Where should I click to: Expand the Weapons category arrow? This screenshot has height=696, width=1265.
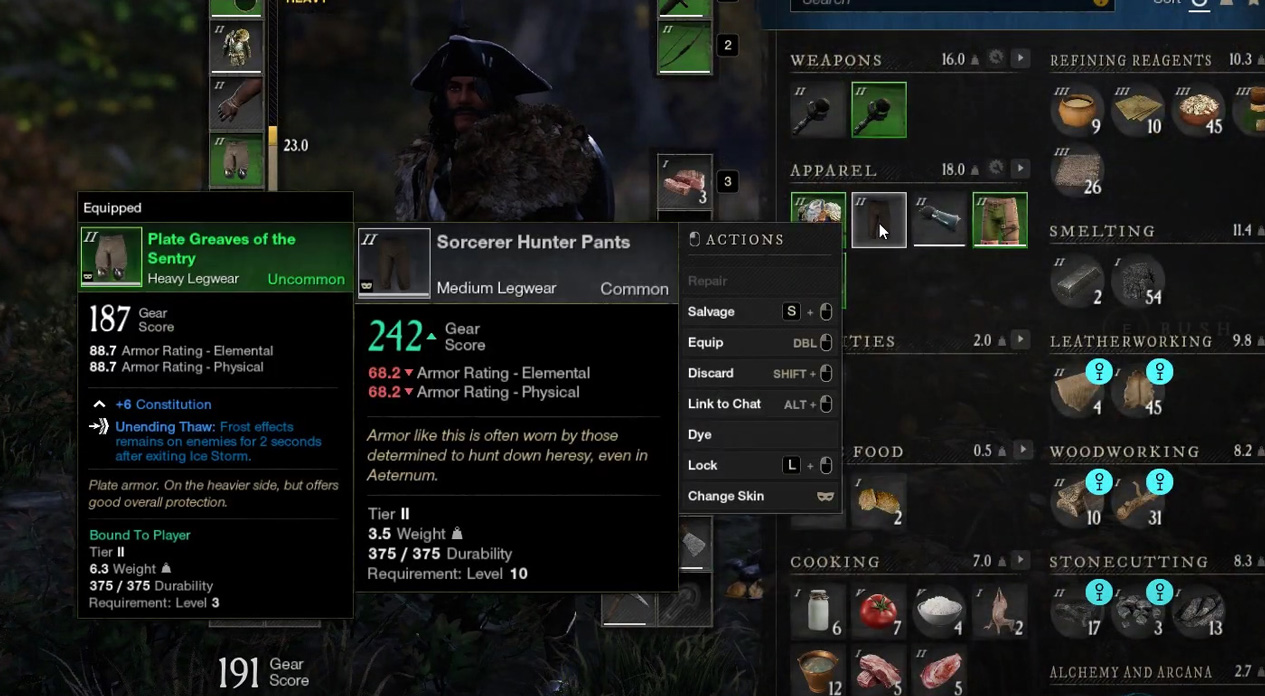click(x=1020, y=59)
